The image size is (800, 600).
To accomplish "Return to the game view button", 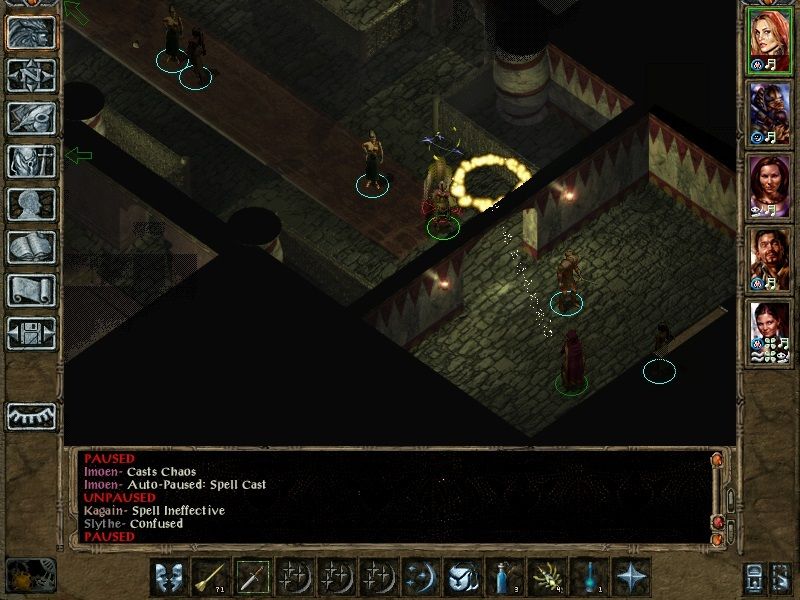I will [x=32, y=33].
